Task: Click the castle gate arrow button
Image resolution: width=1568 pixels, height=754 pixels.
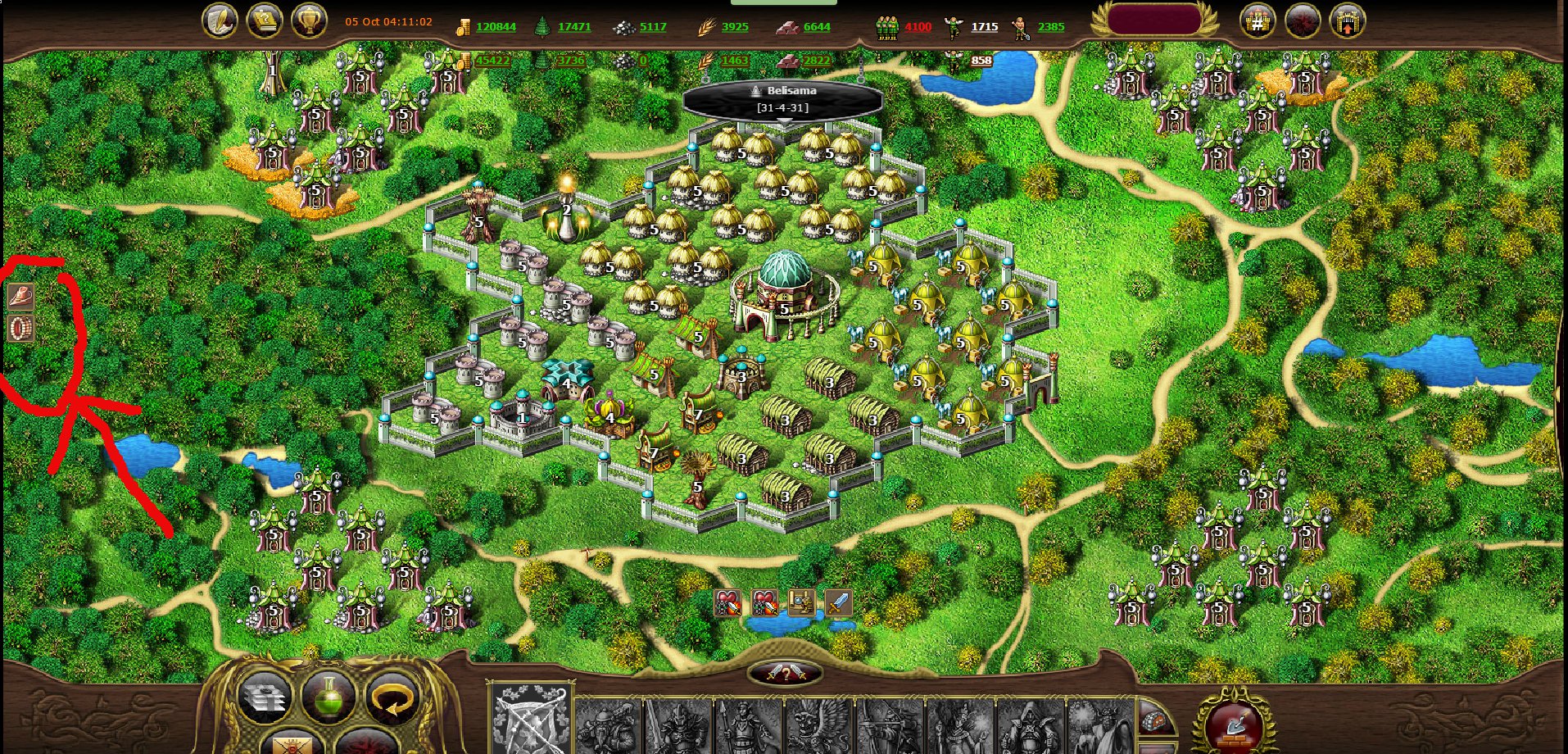Action: [1347, 22]
